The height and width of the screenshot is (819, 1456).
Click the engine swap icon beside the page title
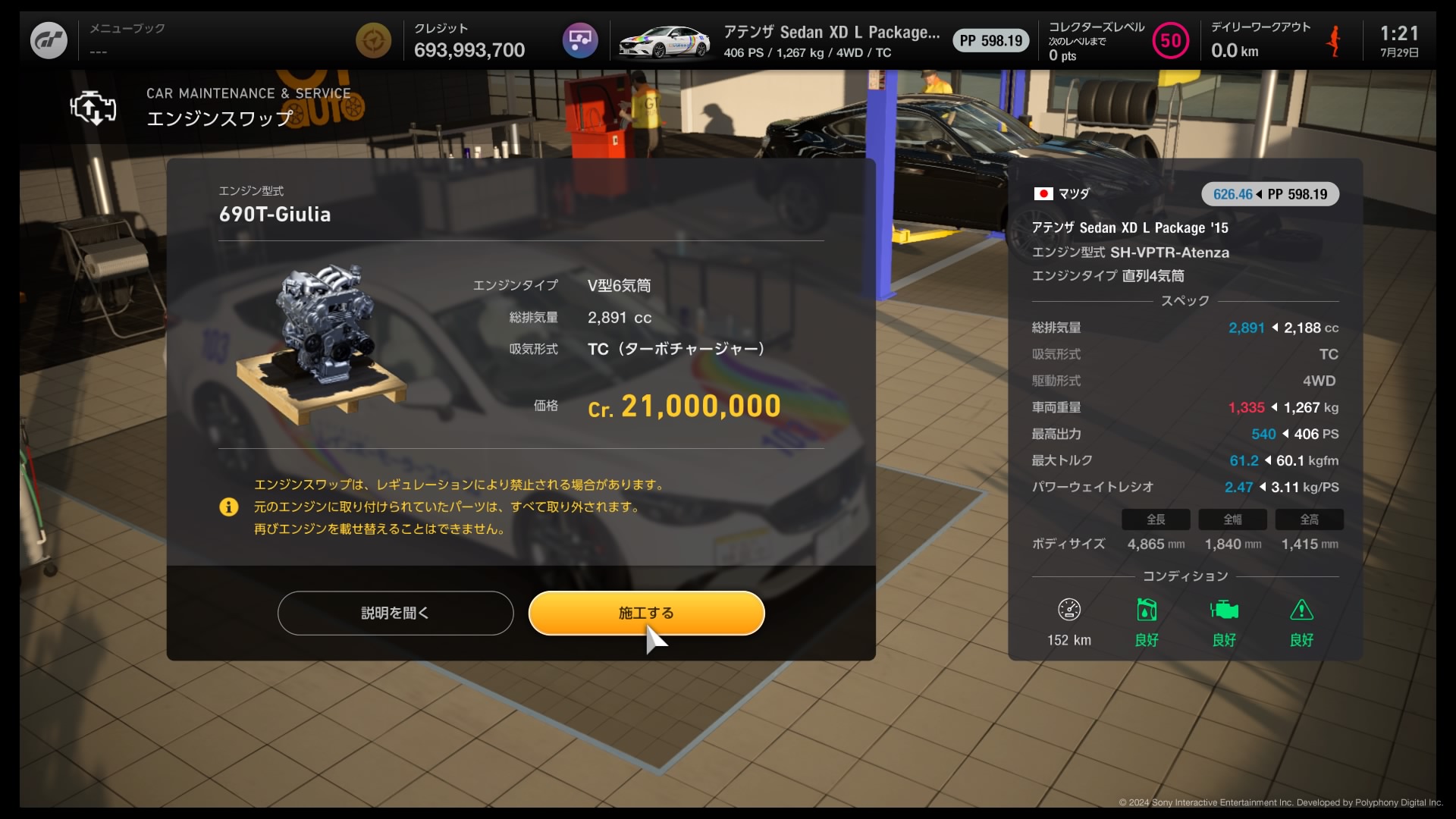tap(93, 108)
